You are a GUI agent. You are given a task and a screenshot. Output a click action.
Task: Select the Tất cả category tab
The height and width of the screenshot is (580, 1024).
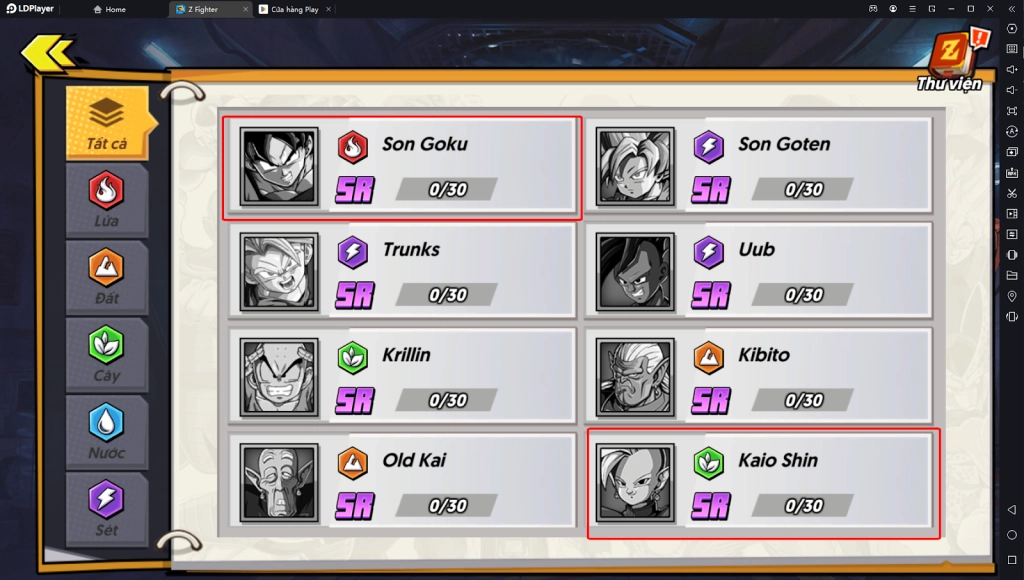pos(106,123)
